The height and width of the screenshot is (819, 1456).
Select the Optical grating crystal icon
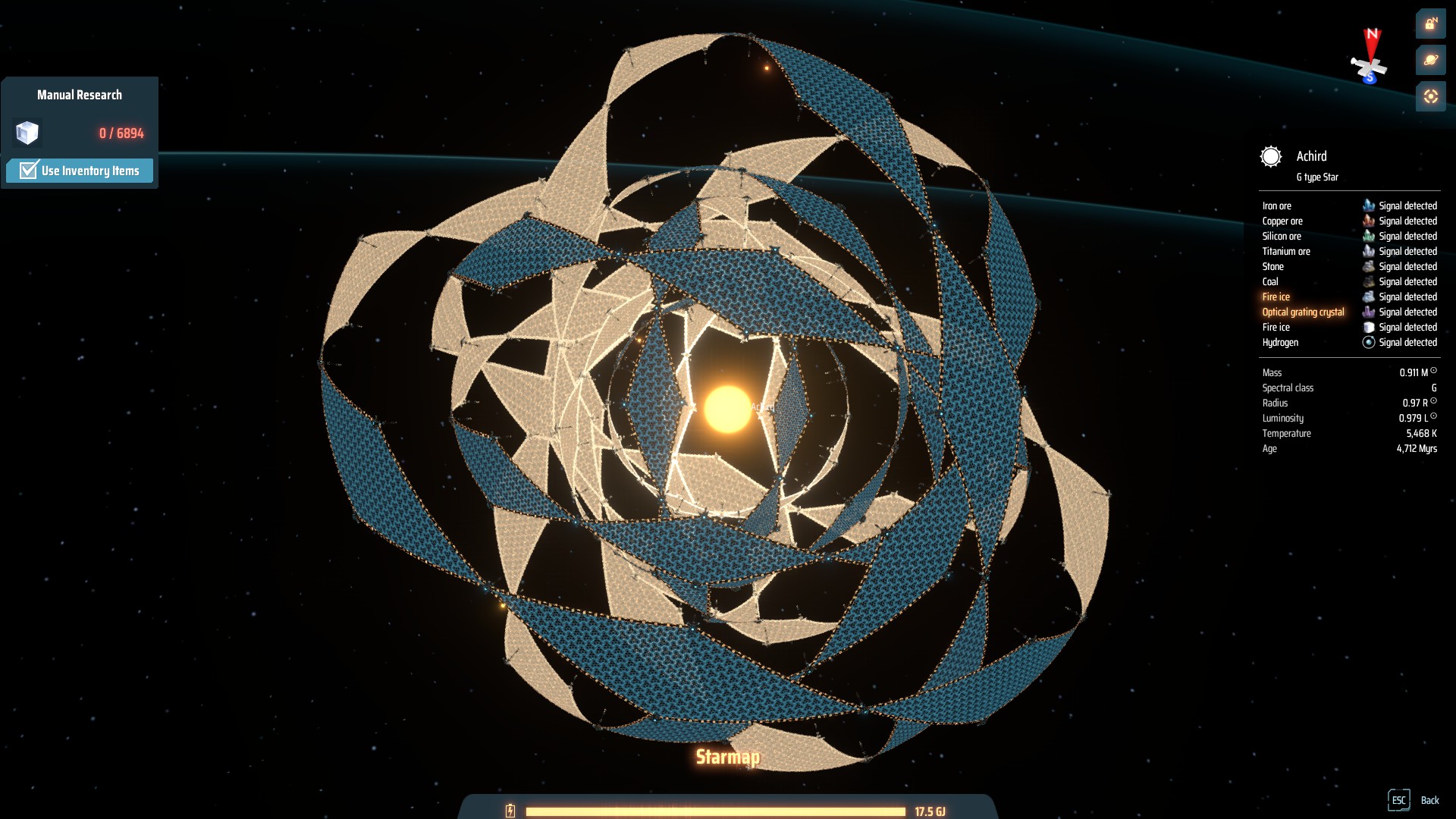pos(1369,312)
